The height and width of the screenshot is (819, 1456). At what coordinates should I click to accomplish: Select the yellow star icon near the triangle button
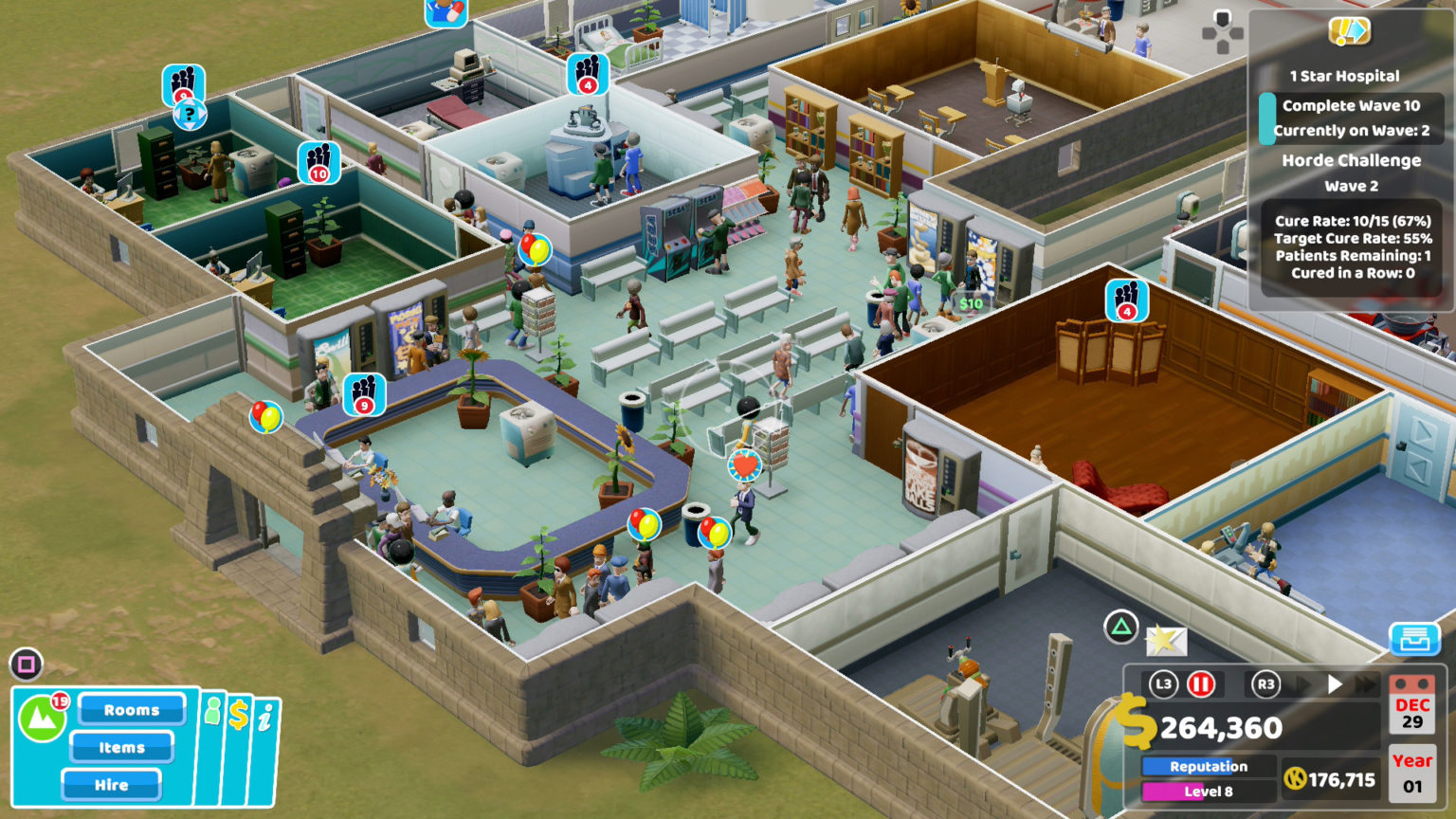pyautogui.click(x=1166, y=641)
